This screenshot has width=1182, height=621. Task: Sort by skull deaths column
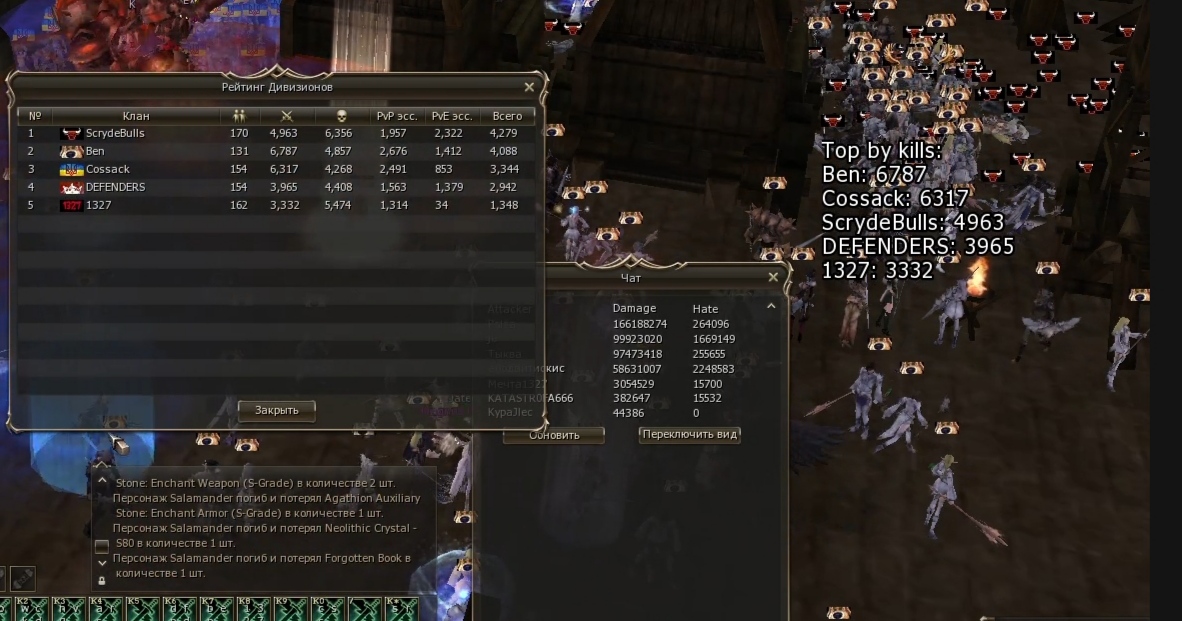click(x=341, y=116)
